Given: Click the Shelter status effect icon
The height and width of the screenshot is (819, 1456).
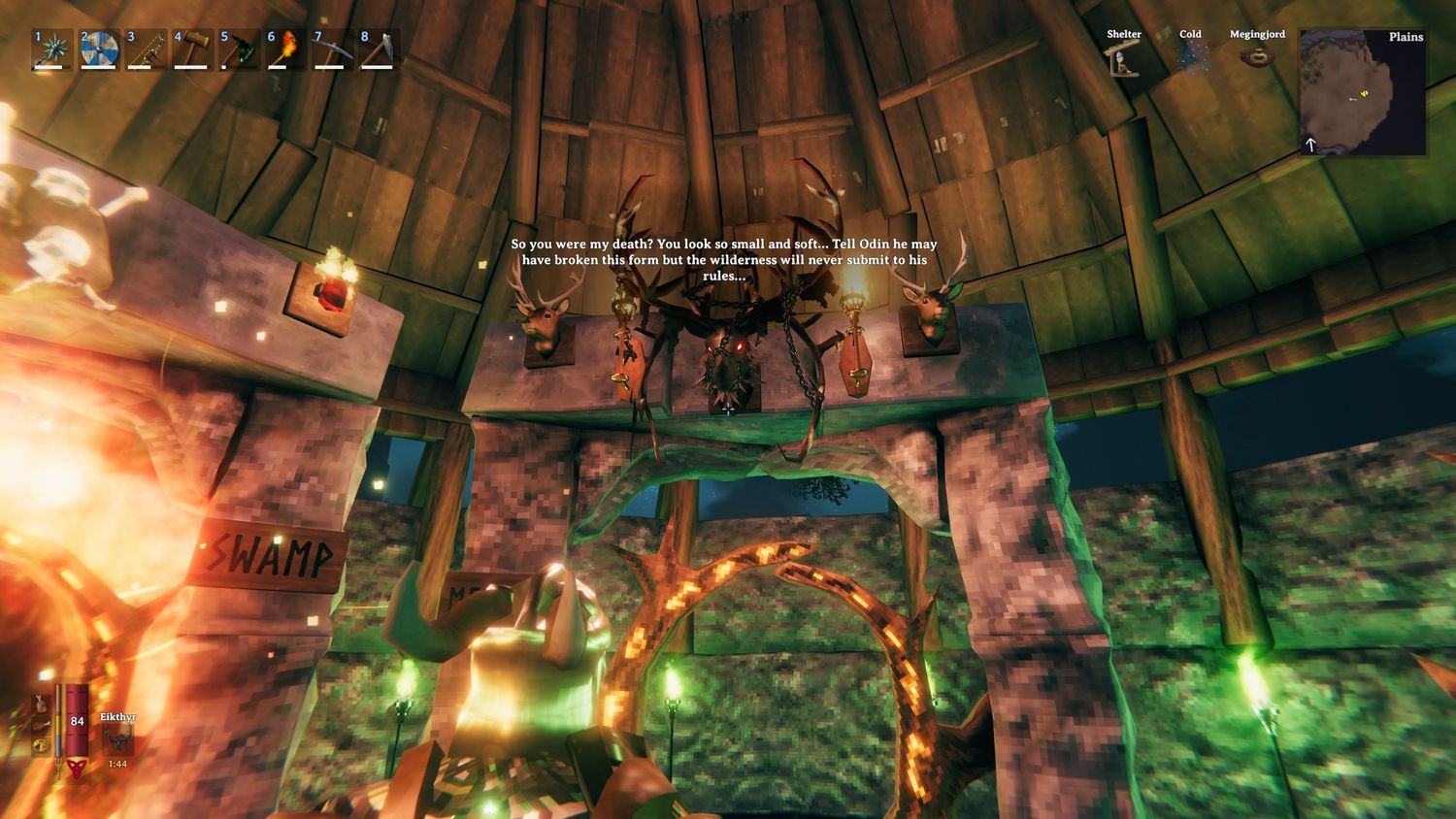Looking at the screenshot, I should pyautogui.click(x=1124, y=60).
